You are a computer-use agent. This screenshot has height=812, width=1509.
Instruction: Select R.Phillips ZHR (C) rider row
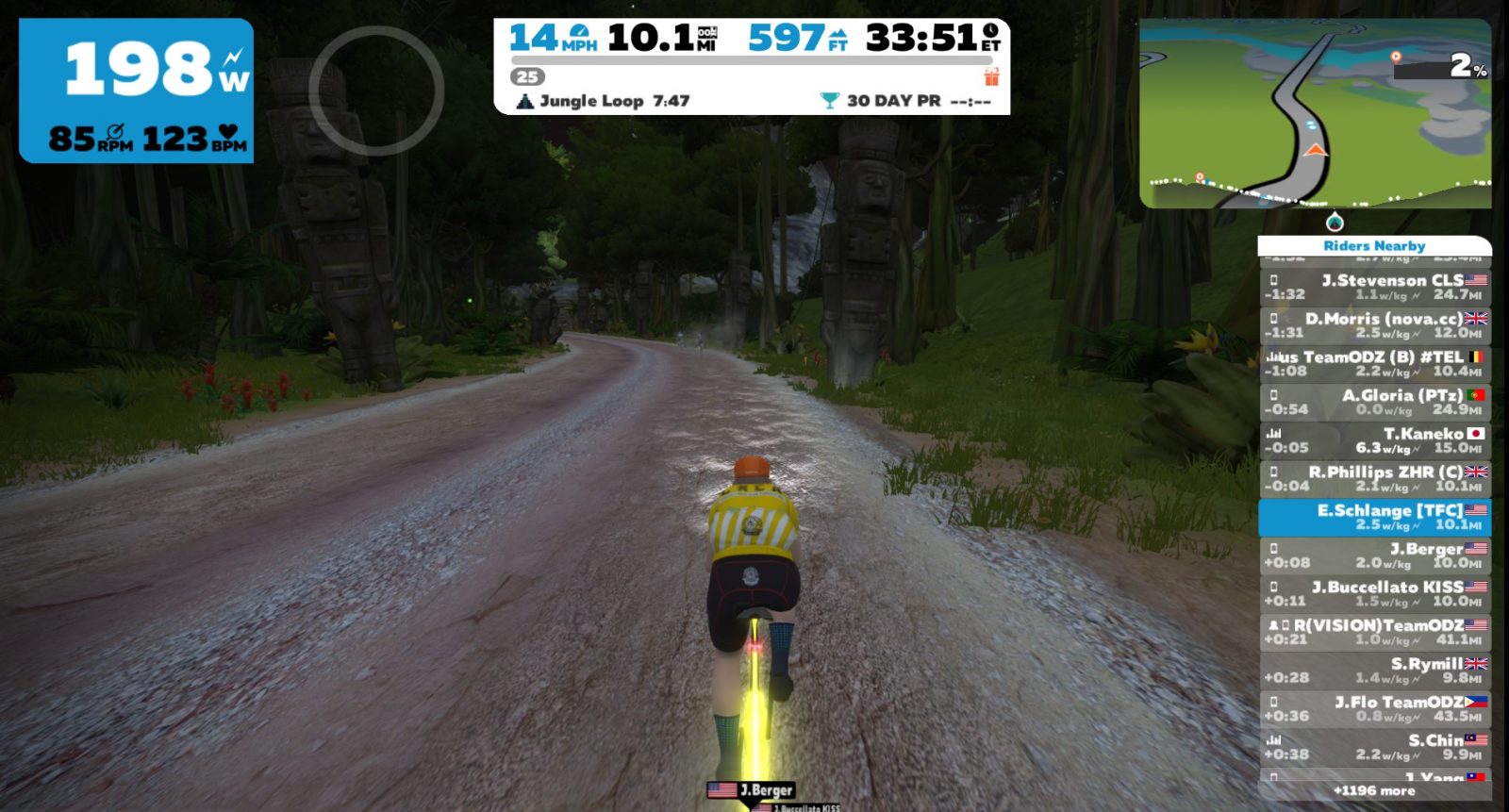click(x=1374, y=478)
